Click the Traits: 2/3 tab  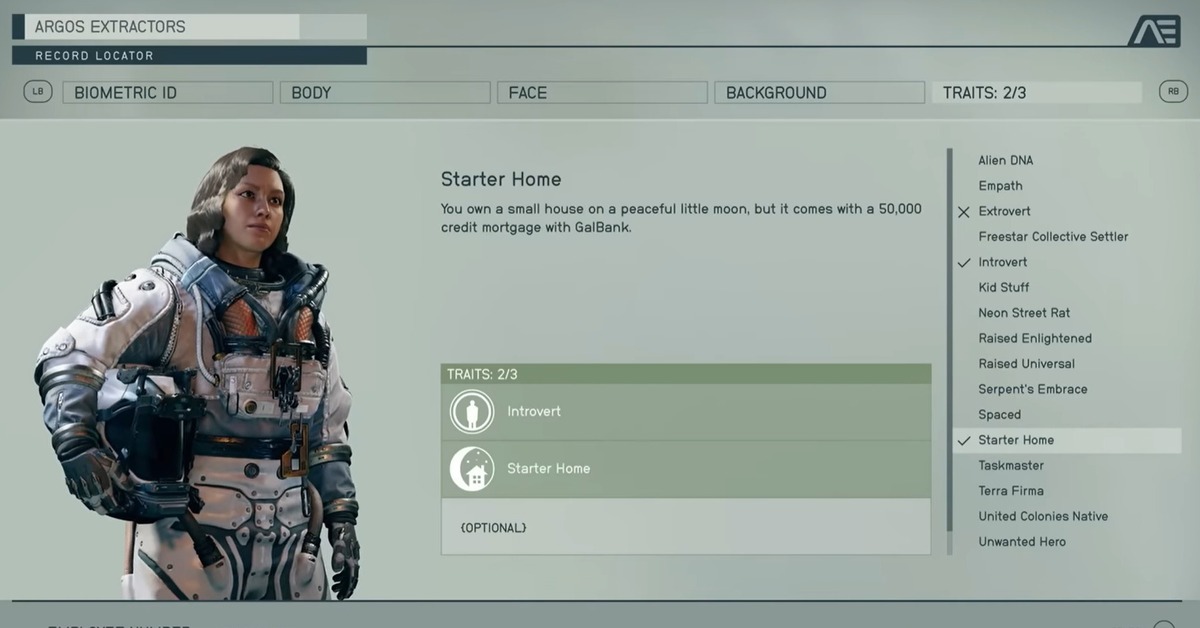click(x=1036, y=93)
